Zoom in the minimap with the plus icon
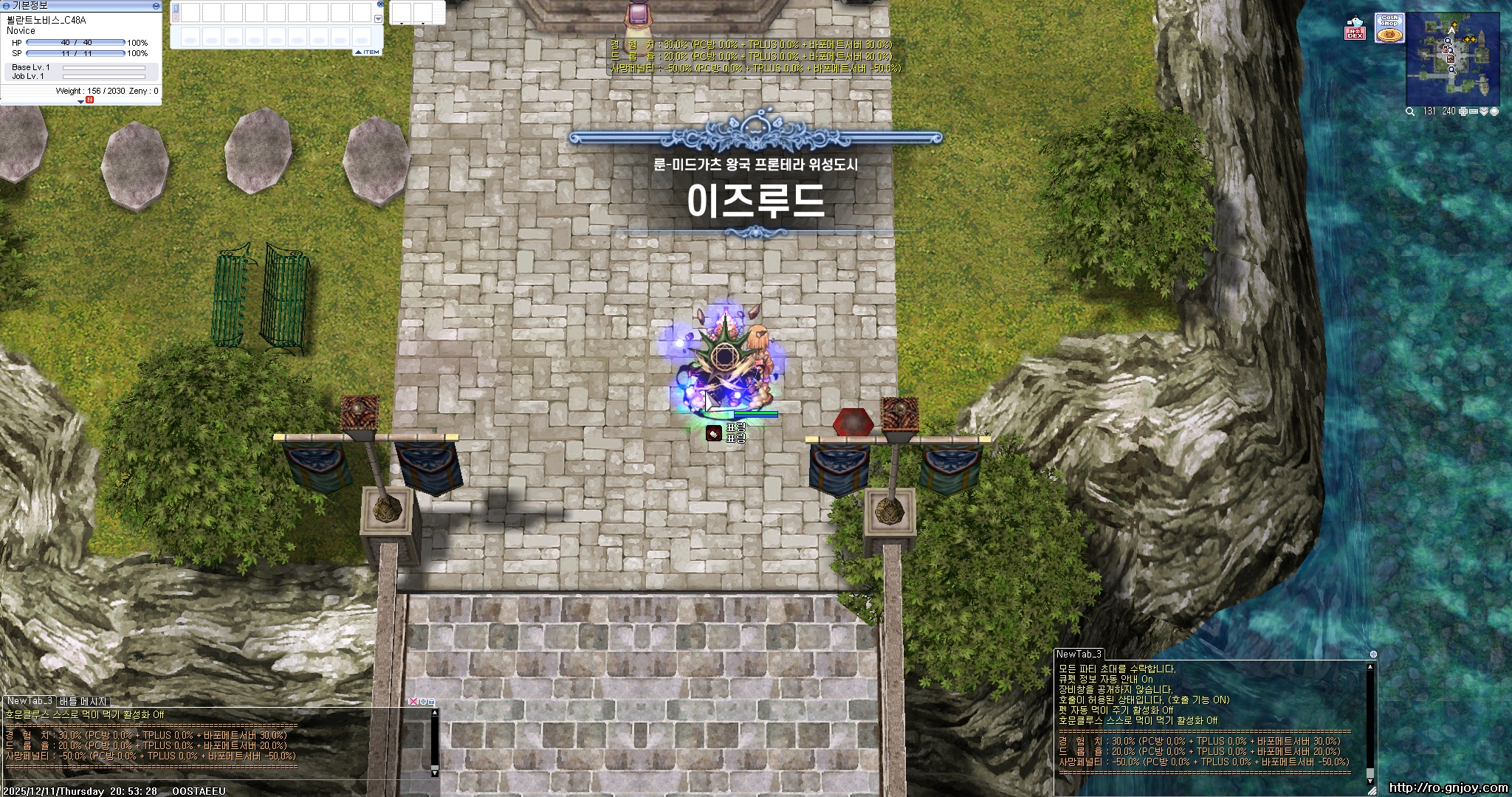 click(x=1463, y=111)
